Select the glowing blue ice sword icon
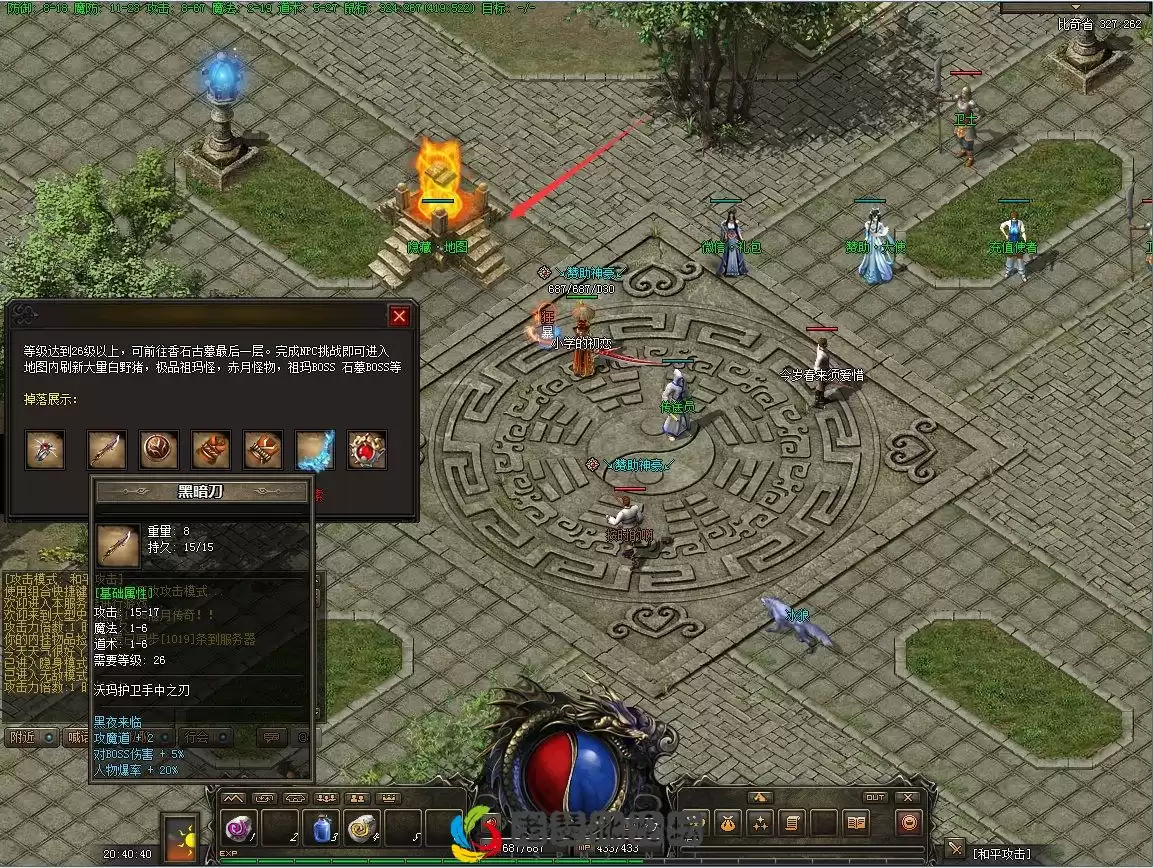The image size is (1153, 868). (315, 450)
